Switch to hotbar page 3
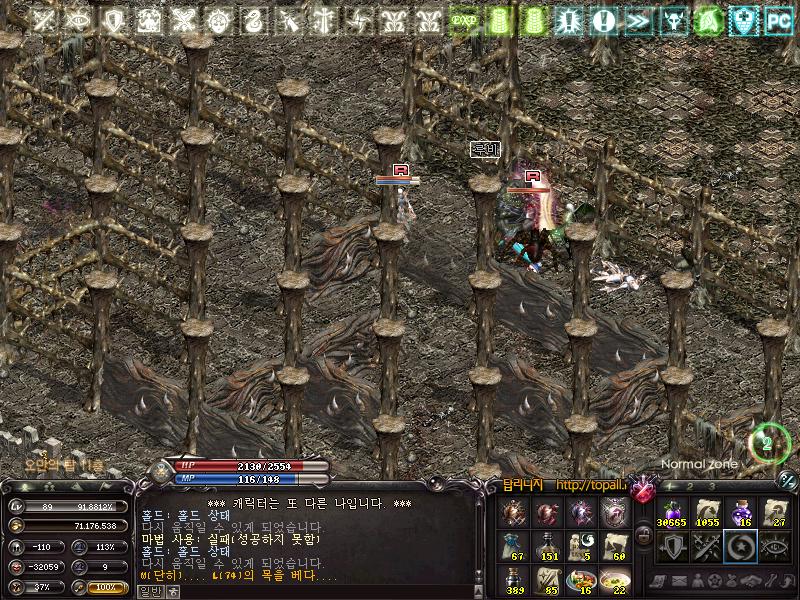The height and width of the screenshot is (600, 800). coord(712,486)
